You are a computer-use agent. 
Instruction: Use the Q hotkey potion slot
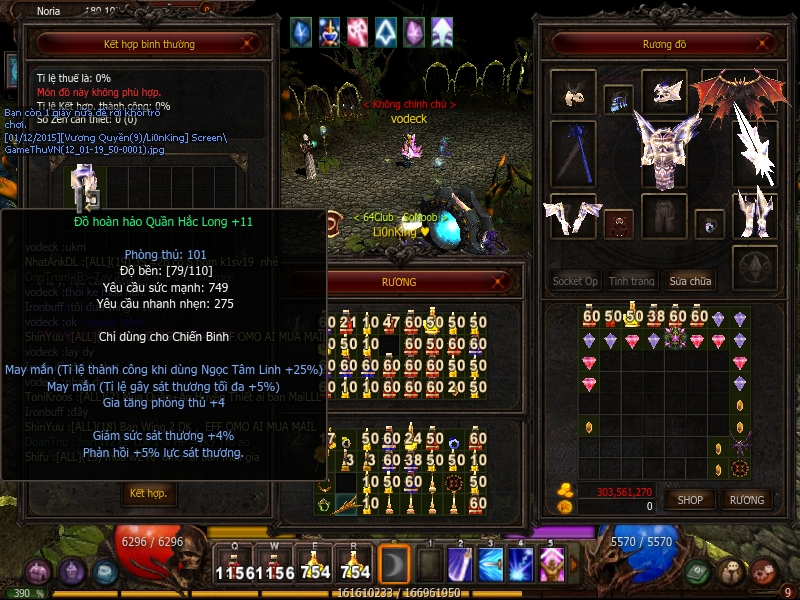point(235,565)
